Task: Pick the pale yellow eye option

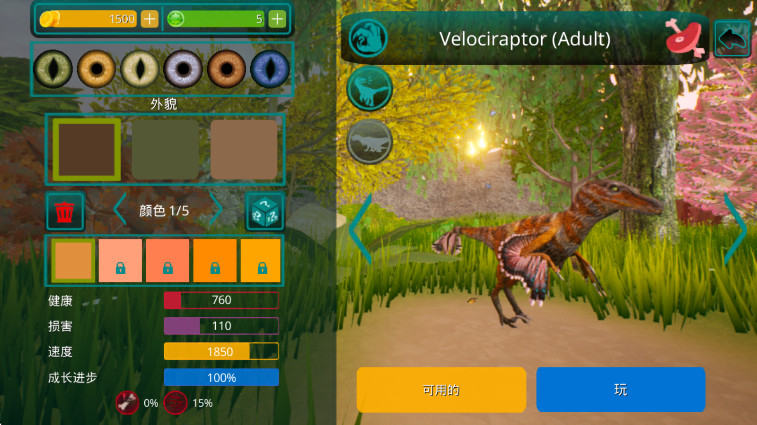Action: [x=140, y=69]
